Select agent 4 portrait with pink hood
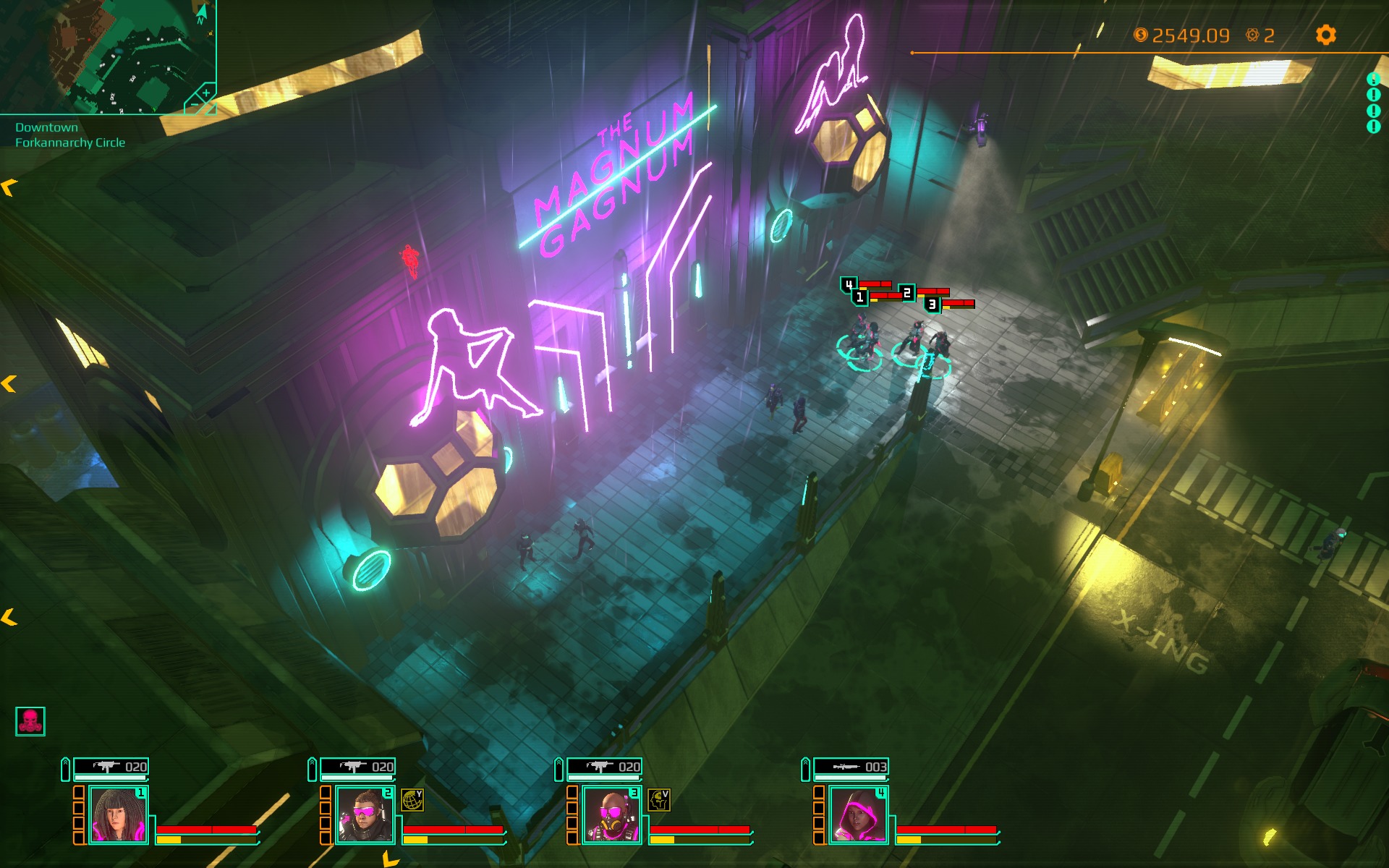 coord(858,815)
